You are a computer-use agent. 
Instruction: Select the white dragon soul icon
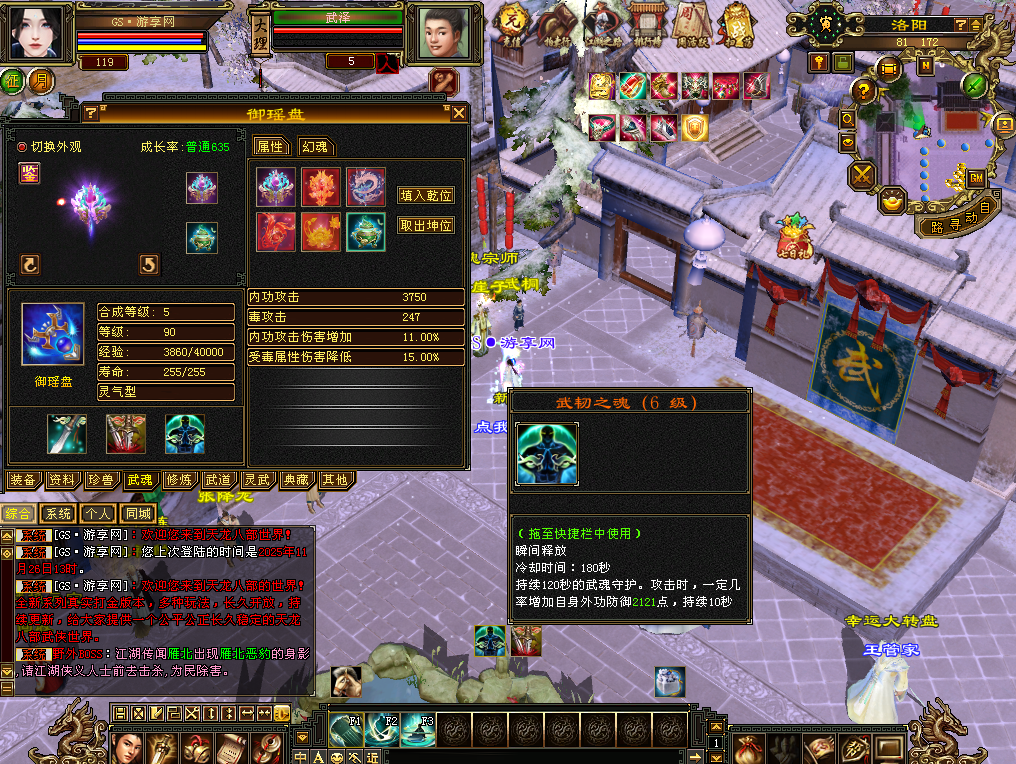365,187
